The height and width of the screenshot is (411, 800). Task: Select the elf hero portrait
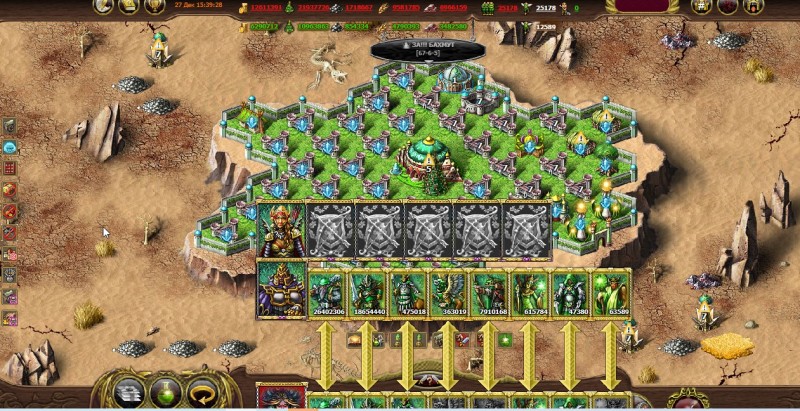281,230
